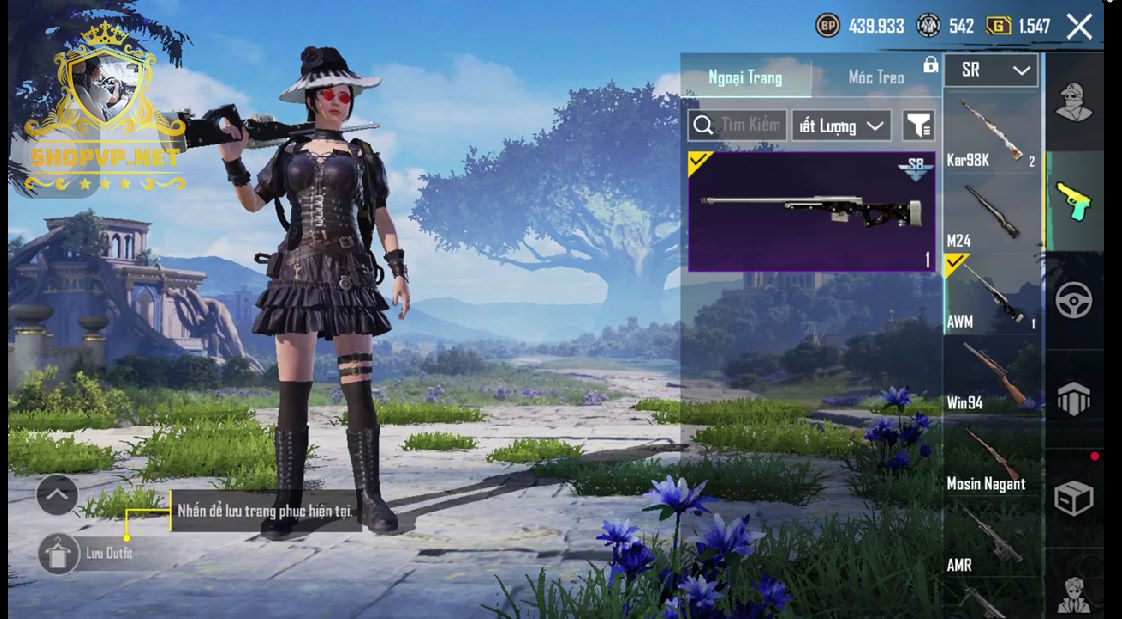Select the equipped AWM skin card

pos(811,211)
